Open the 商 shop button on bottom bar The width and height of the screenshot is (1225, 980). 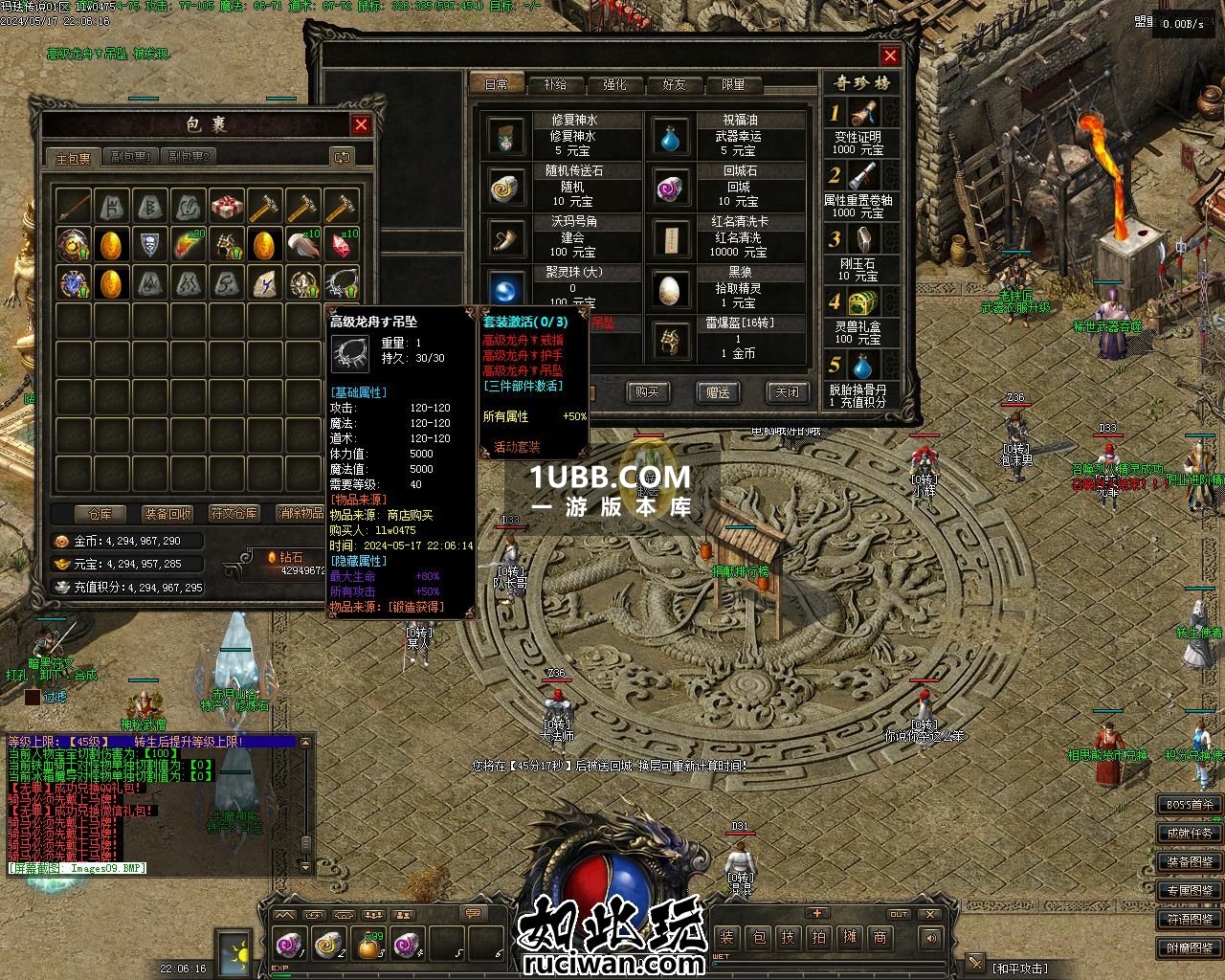pos(880,937)
